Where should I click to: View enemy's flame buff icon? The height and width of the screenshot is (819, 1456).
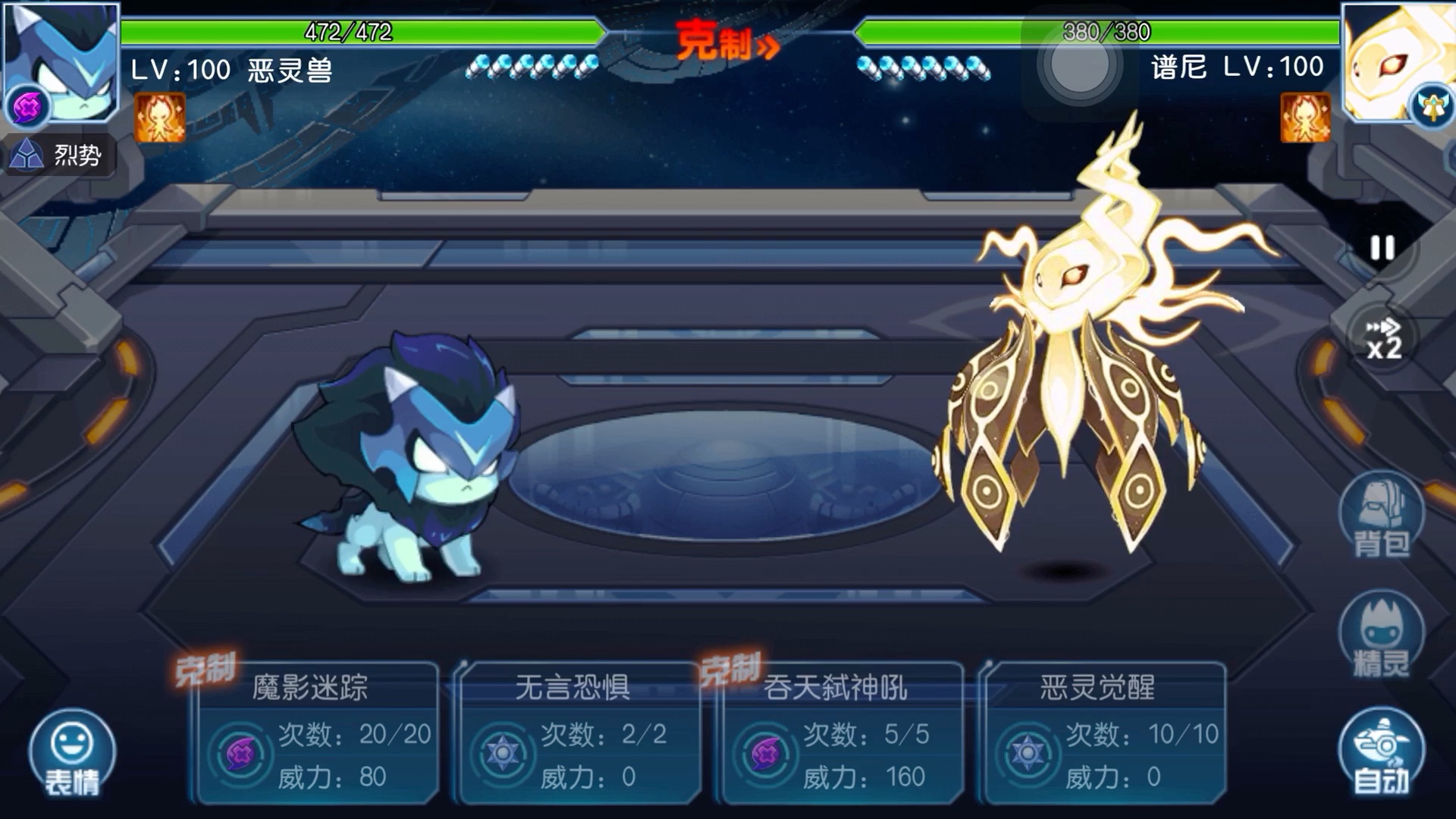pyautogui.click(x=1305, y=118)
